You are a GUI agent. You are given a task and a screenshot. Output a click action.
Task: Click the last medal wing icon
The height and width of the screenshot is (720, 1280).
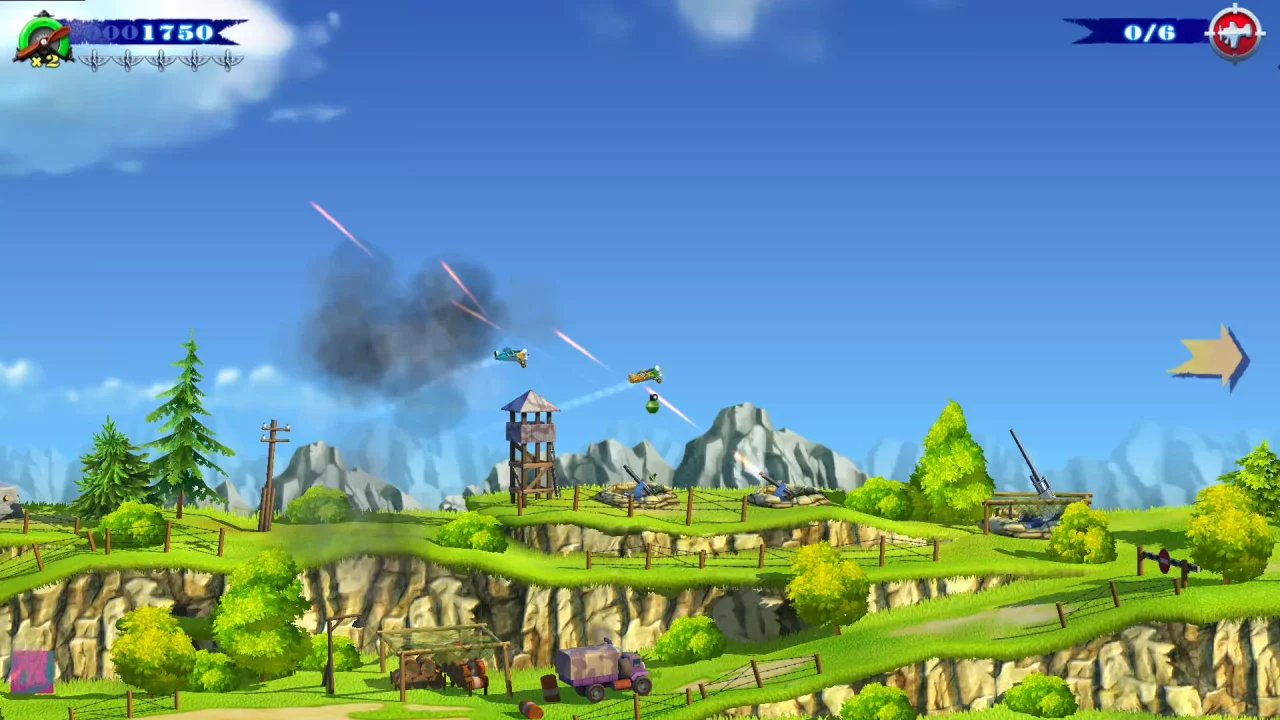[x=228, y=60]
